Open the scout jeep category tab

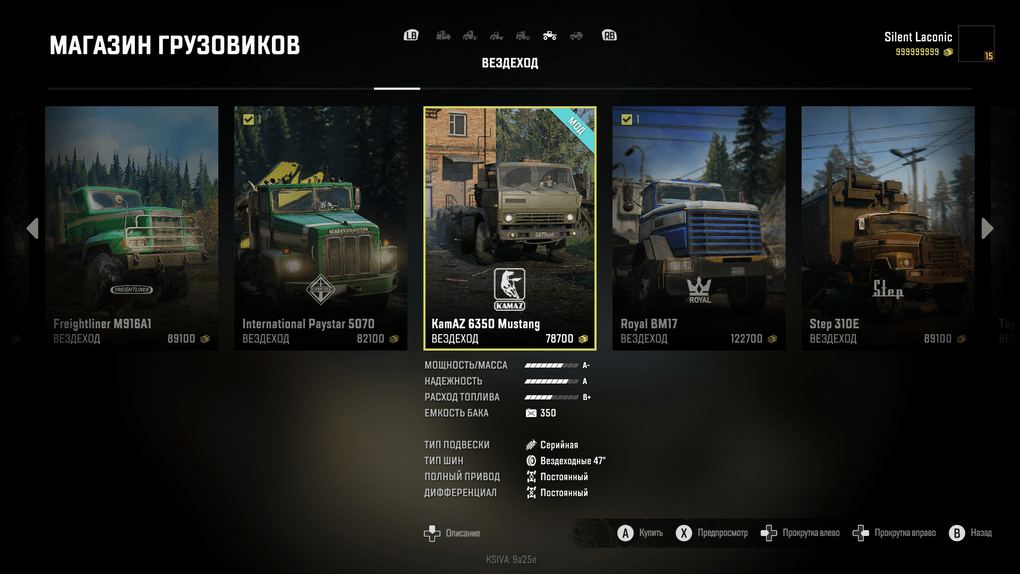point(576,36)
